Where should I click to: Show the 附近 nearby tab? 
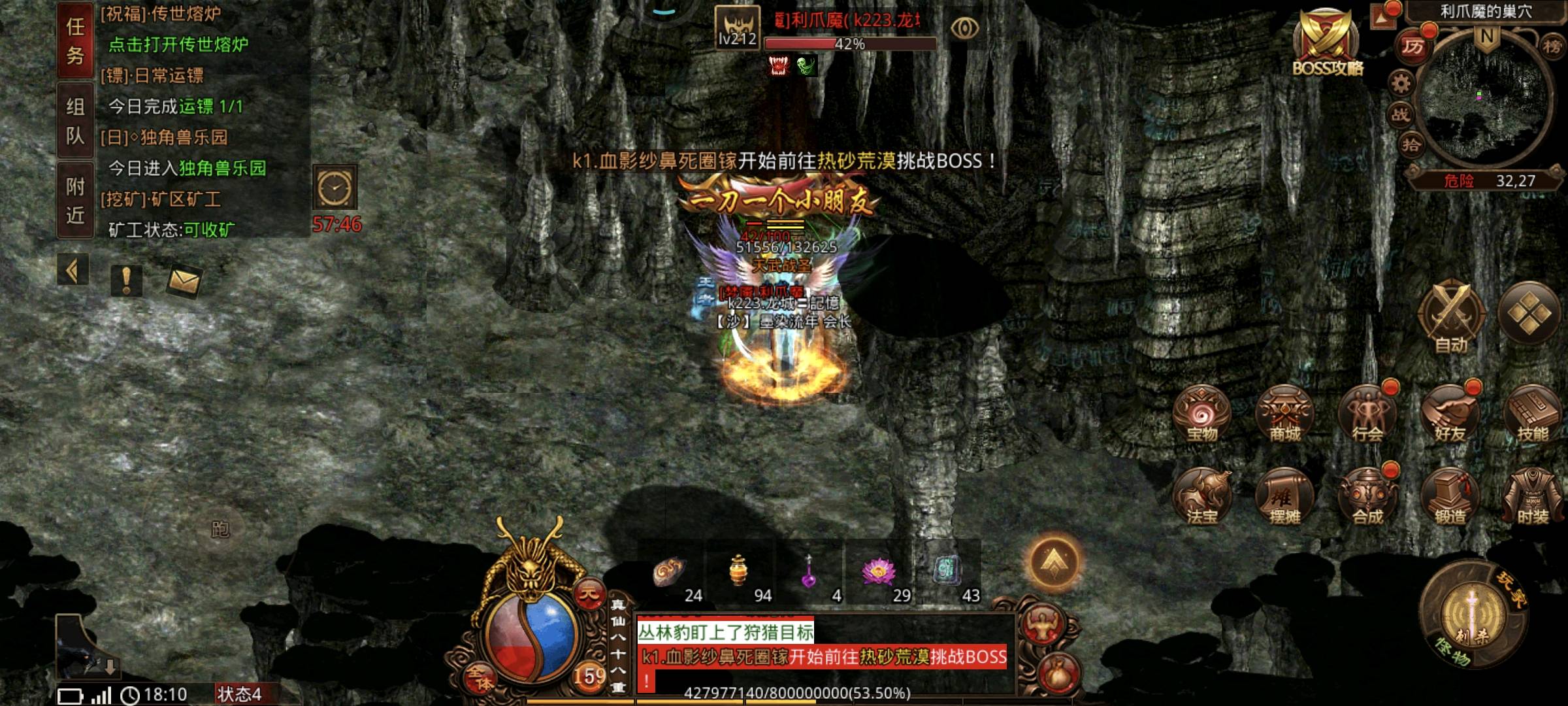coord(75,201)
